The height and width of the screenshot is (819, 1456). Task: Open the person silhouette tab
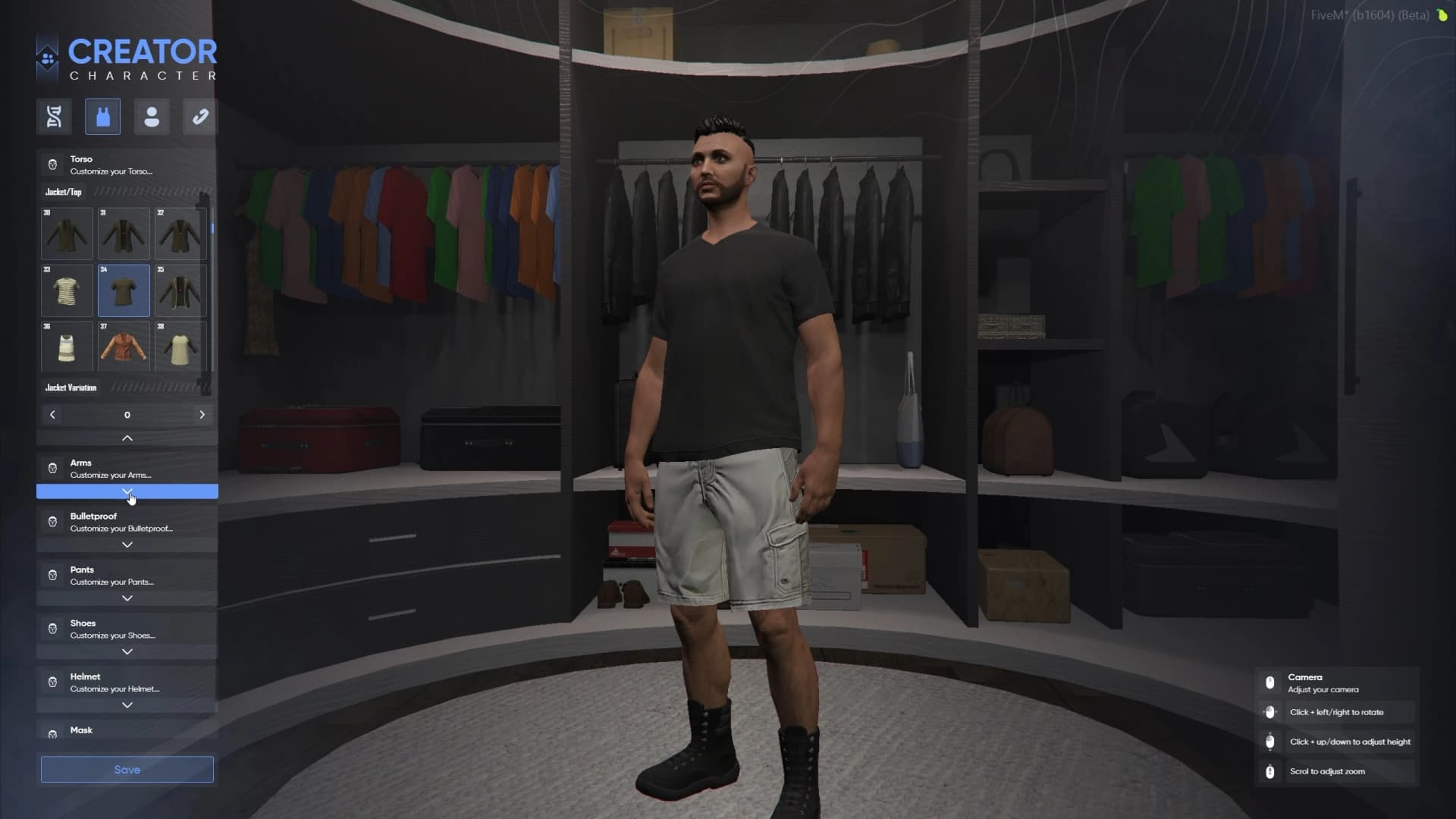[x=152, y=117]
